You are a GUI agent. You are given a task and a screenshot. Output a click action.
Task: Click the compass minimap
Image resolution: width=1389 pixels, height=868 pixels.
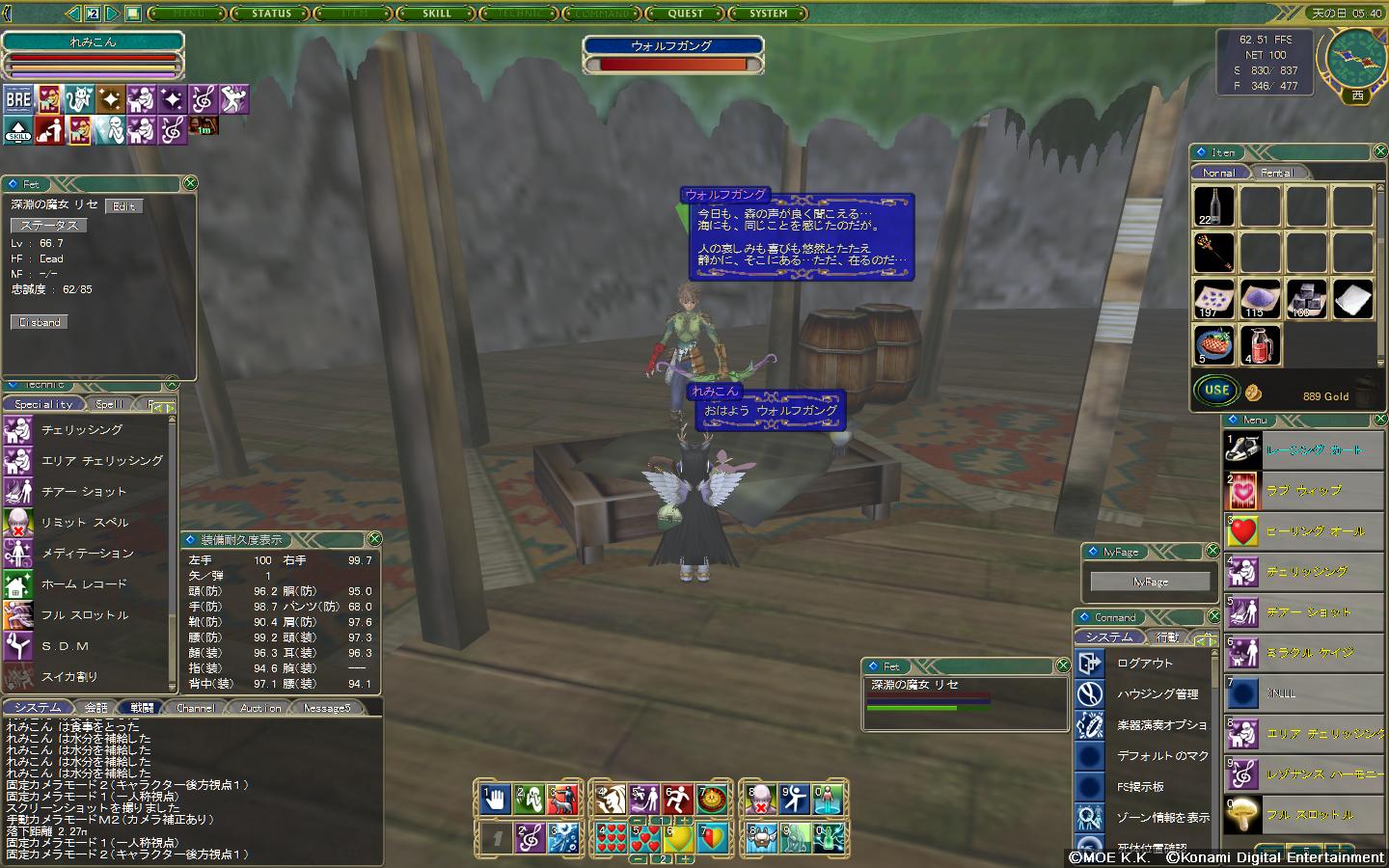(1356, 59)
